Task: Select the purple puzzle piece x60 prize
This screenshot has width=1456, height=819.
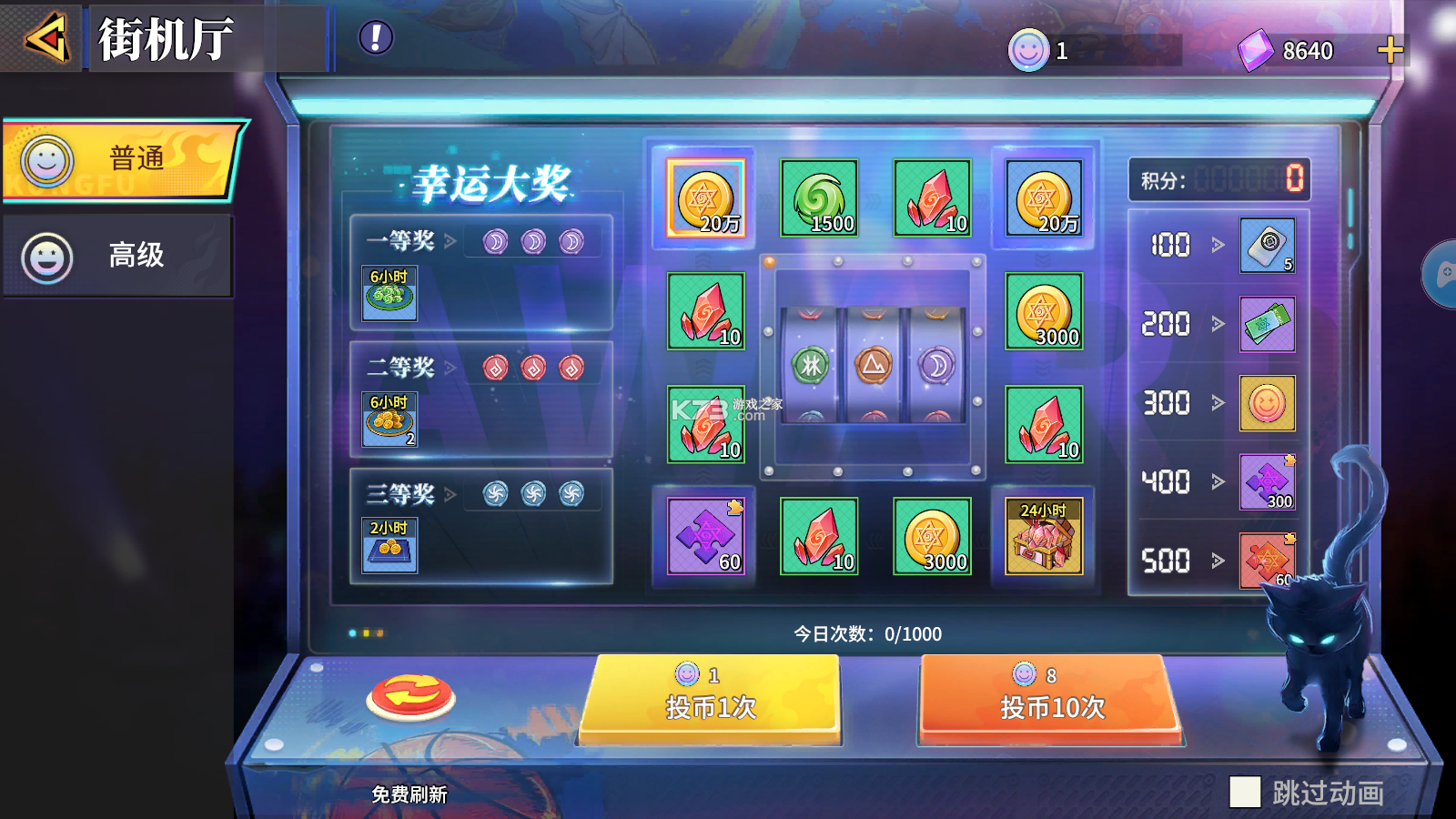Action: click(x=705, y=537)
